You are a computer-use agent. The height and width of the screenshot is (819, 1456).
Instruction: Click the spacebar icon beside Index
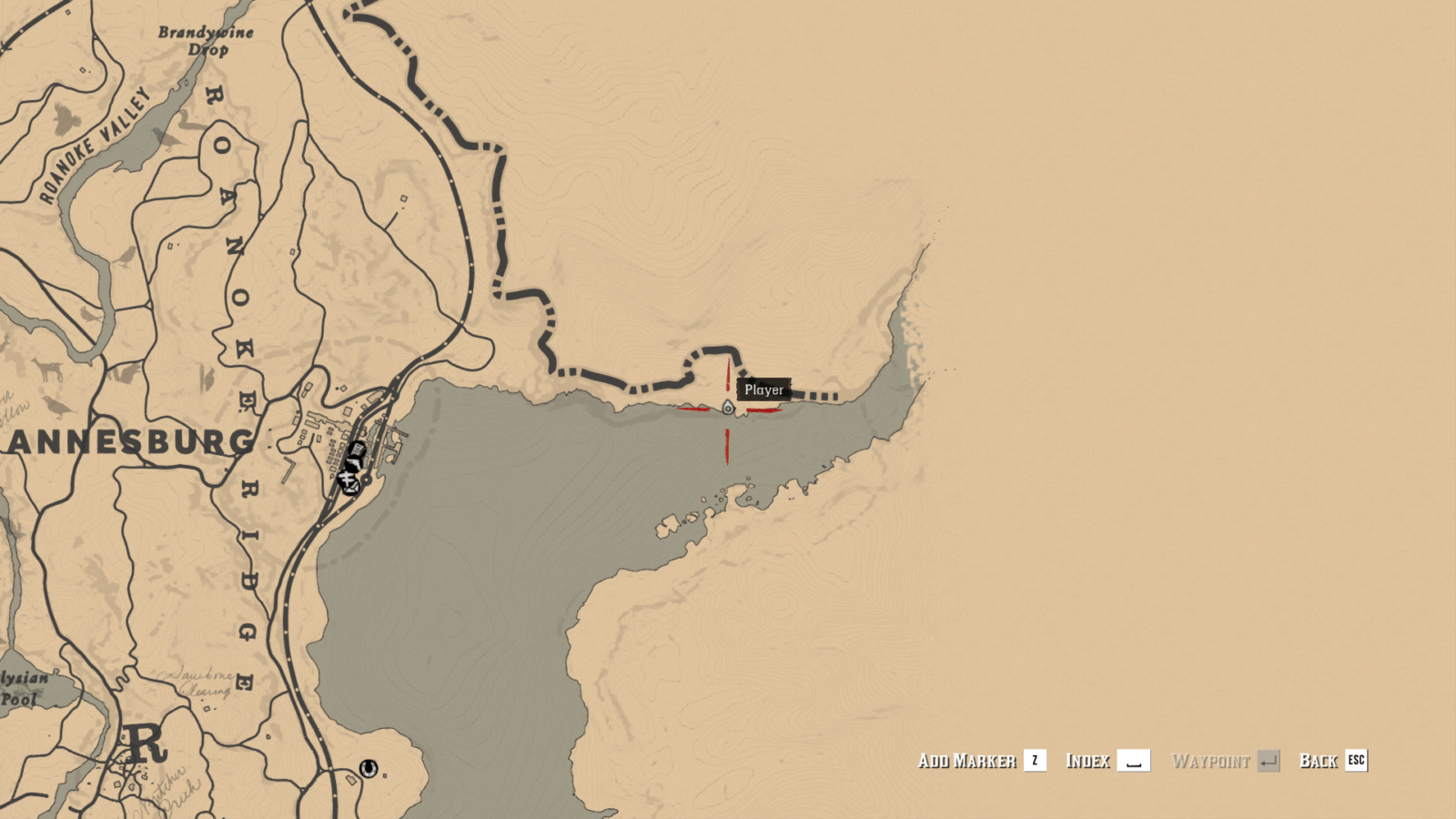[x=1134, y=761]
